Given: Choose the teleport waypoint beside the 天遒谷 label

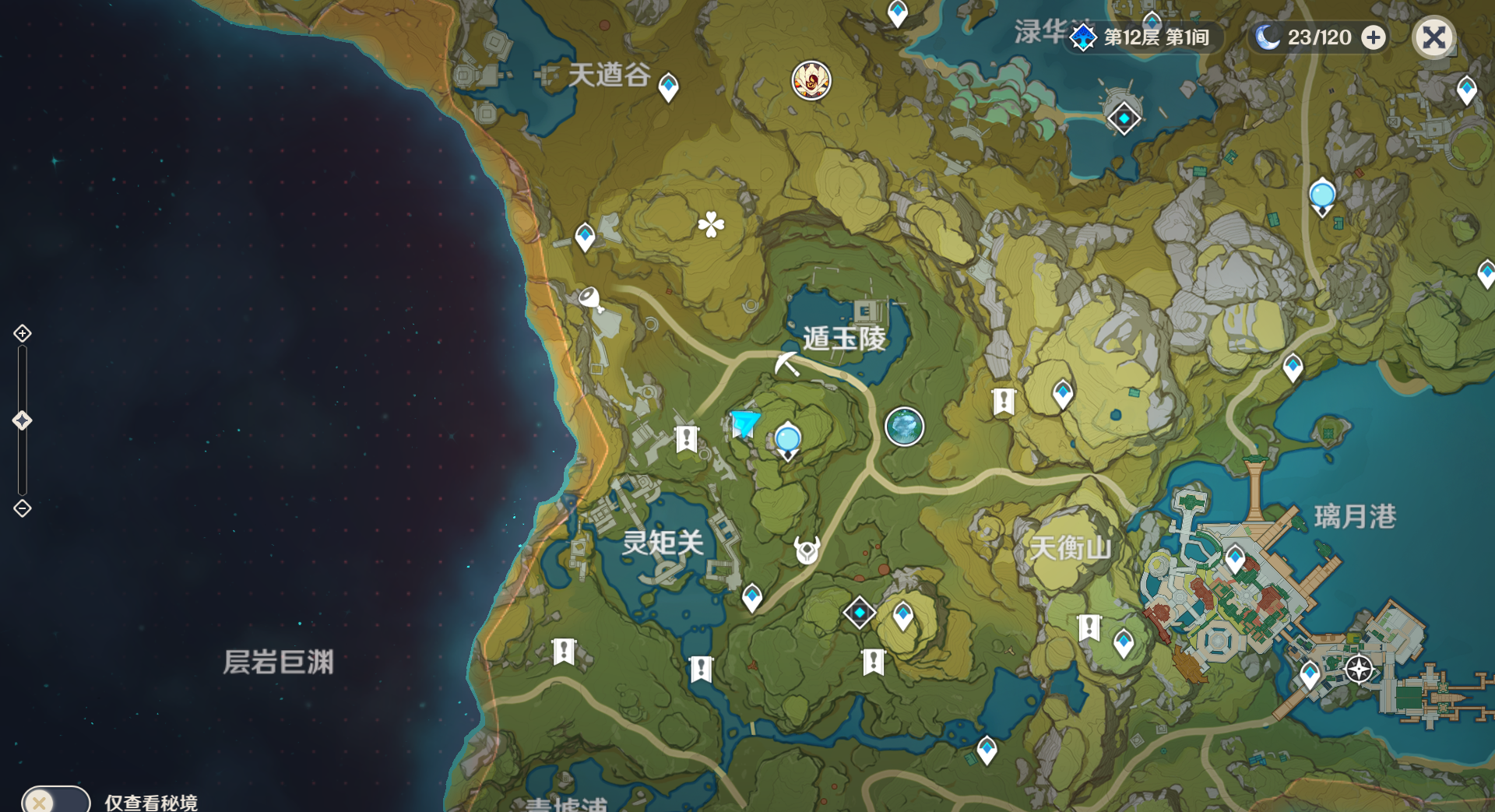Looking at the screenshot, I should point(668,86).
